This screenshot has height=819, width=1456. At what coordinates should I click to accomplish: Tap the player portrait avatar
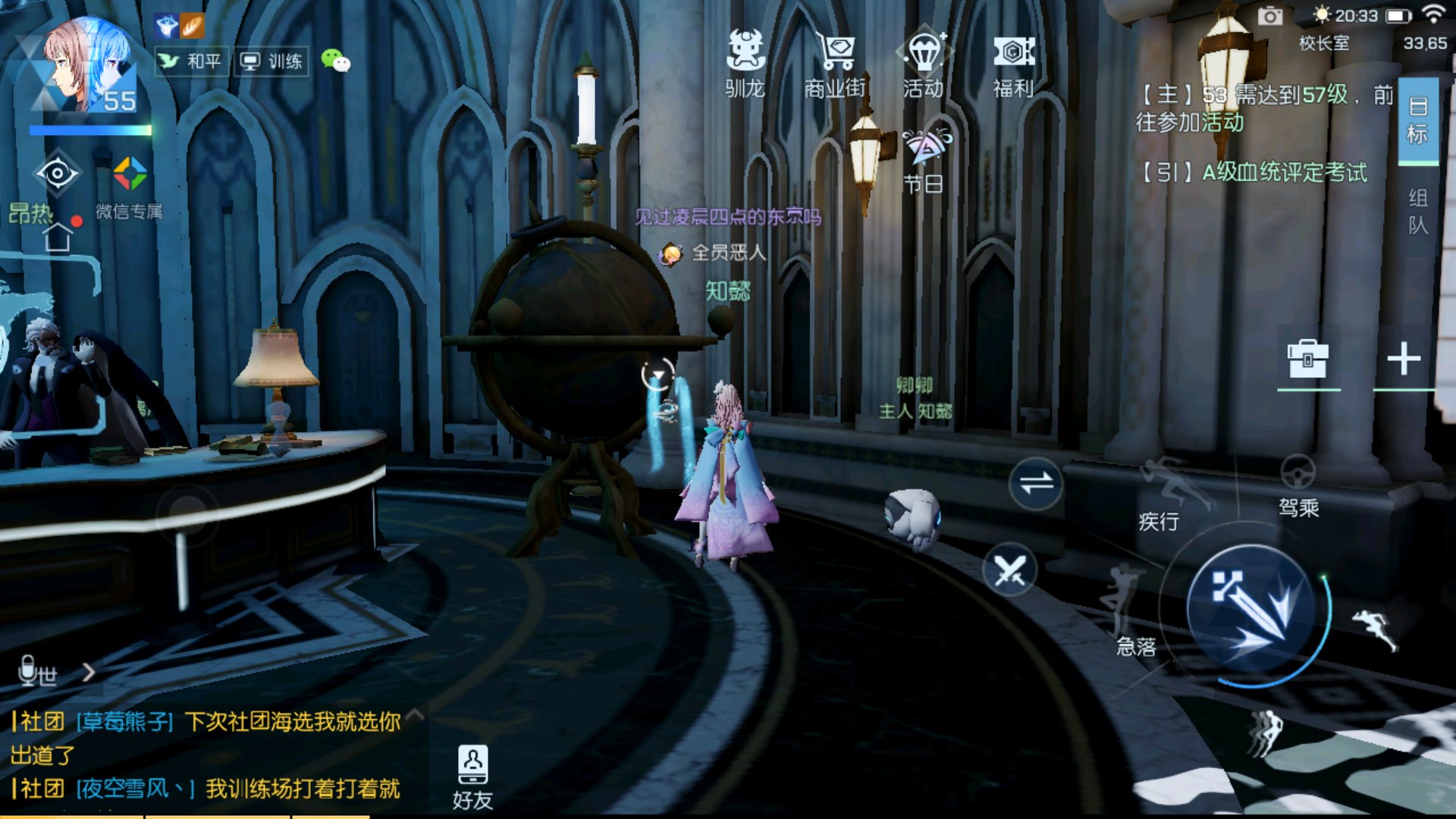[87, 68]
